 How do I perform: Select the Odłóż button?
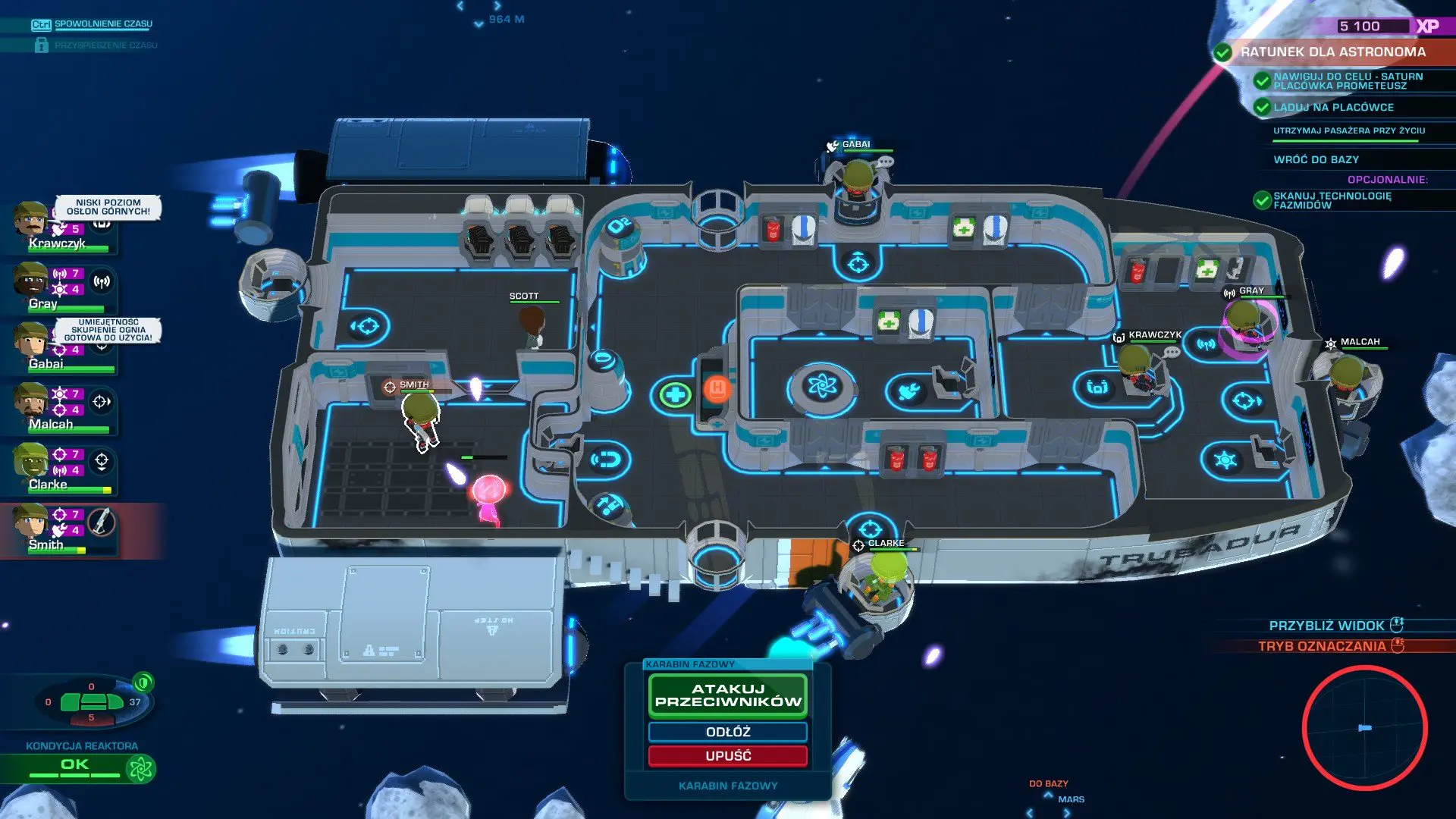728,732
